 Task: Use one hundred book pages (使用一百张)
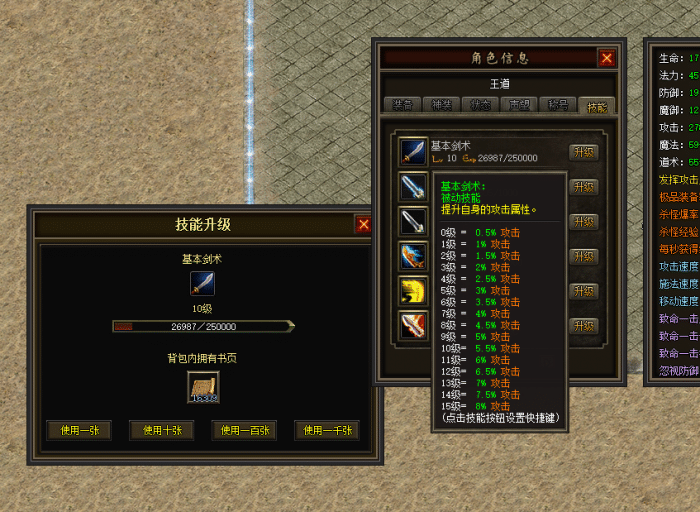[x=243, y=430]
